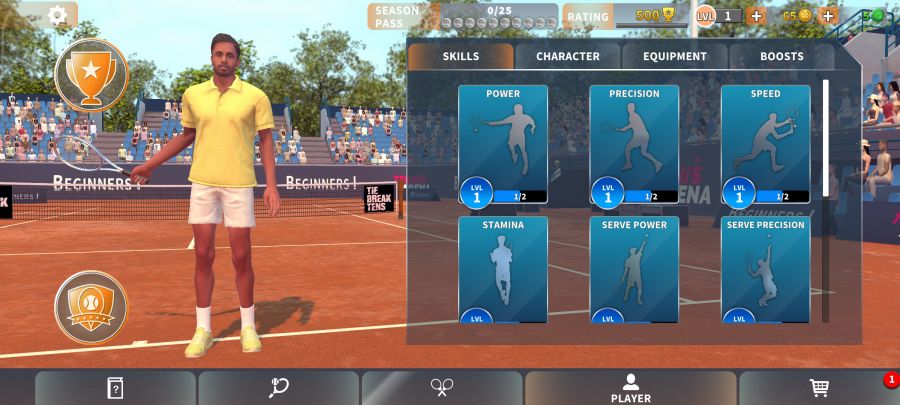This screenshot has height=405, width=900.
Task: Choose the Serve Precision skill card
Action: [765, 269]
